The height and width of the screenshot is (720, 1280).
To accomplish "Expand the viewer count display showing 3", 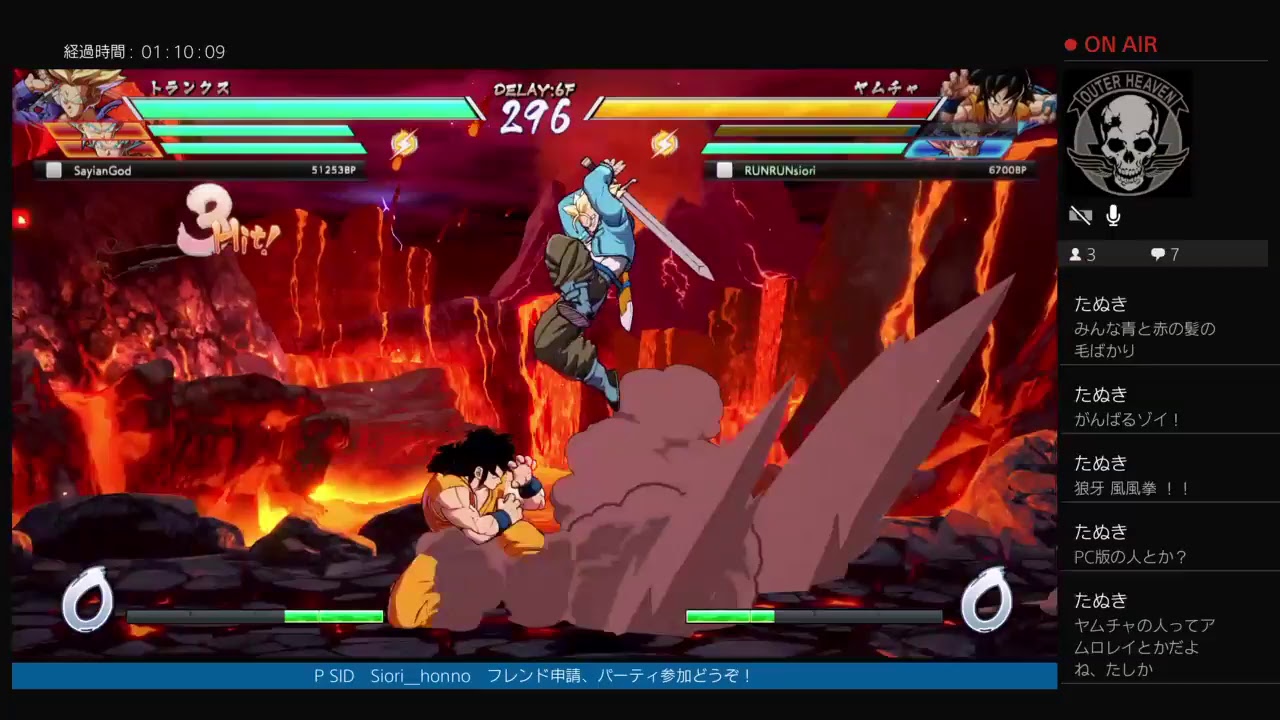I will (1088, 254).
